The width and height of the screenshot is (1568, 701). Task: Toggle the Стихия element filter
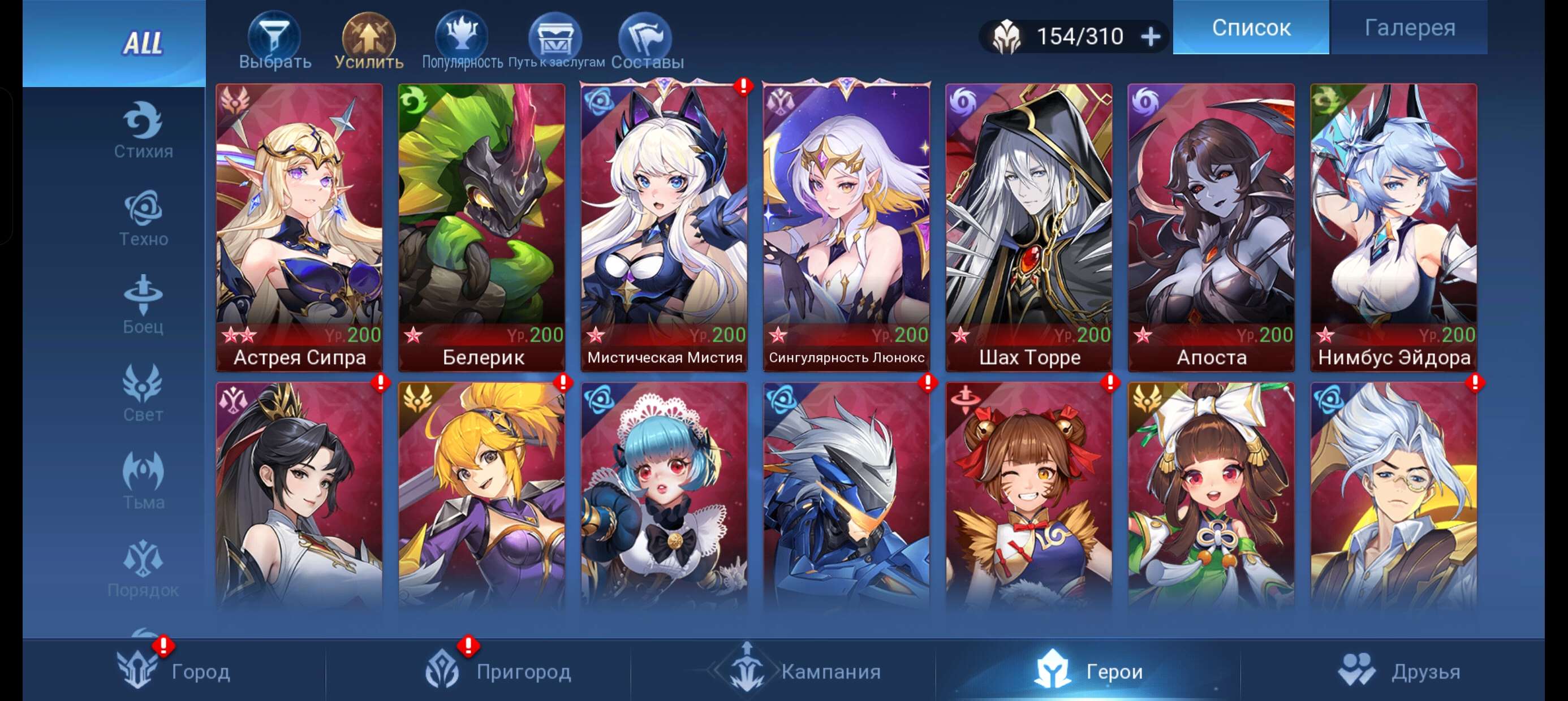[x=141, y=129]
